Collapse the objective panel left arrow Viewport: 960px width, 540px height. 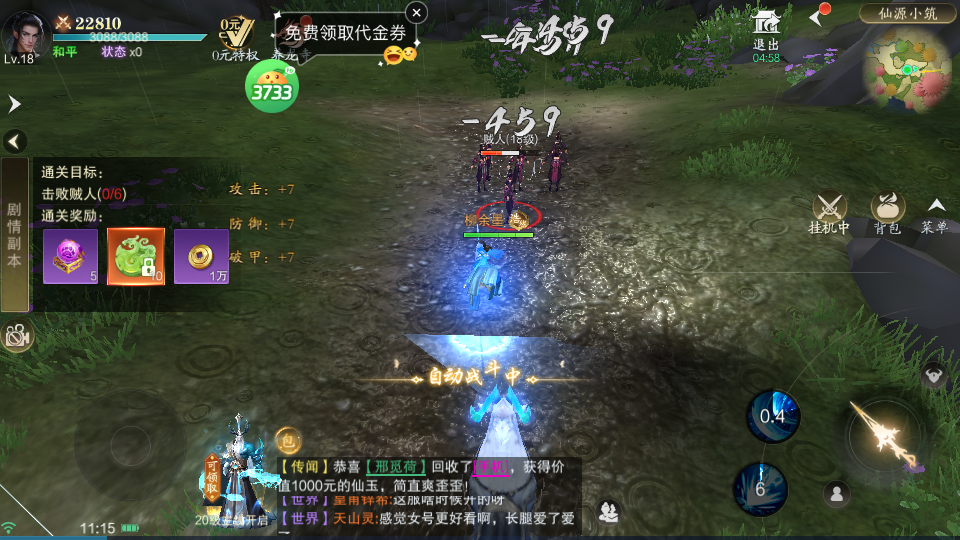pos(14,141)
